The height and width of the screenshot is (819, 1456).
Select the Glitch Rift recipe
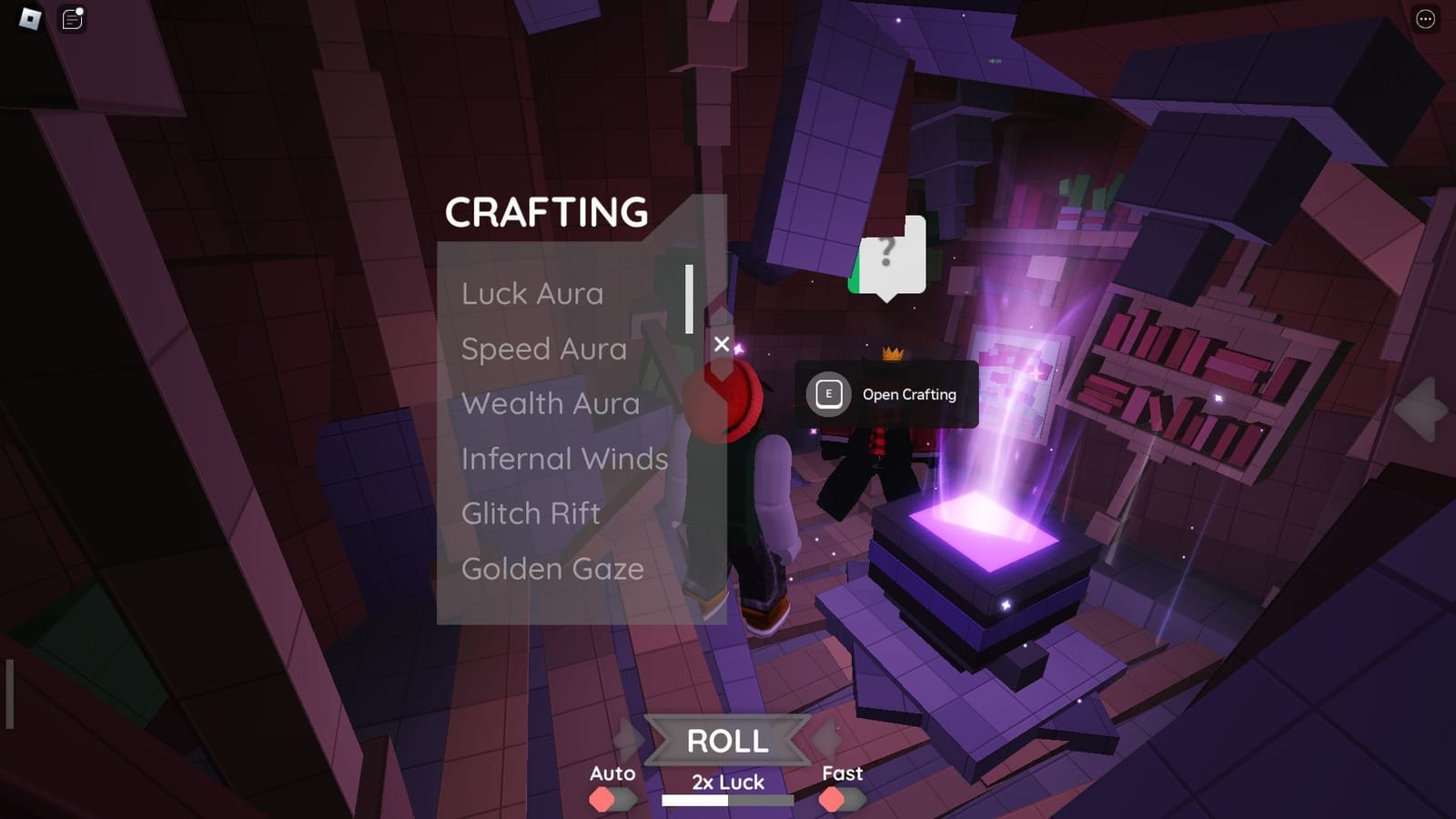[531, 514]
